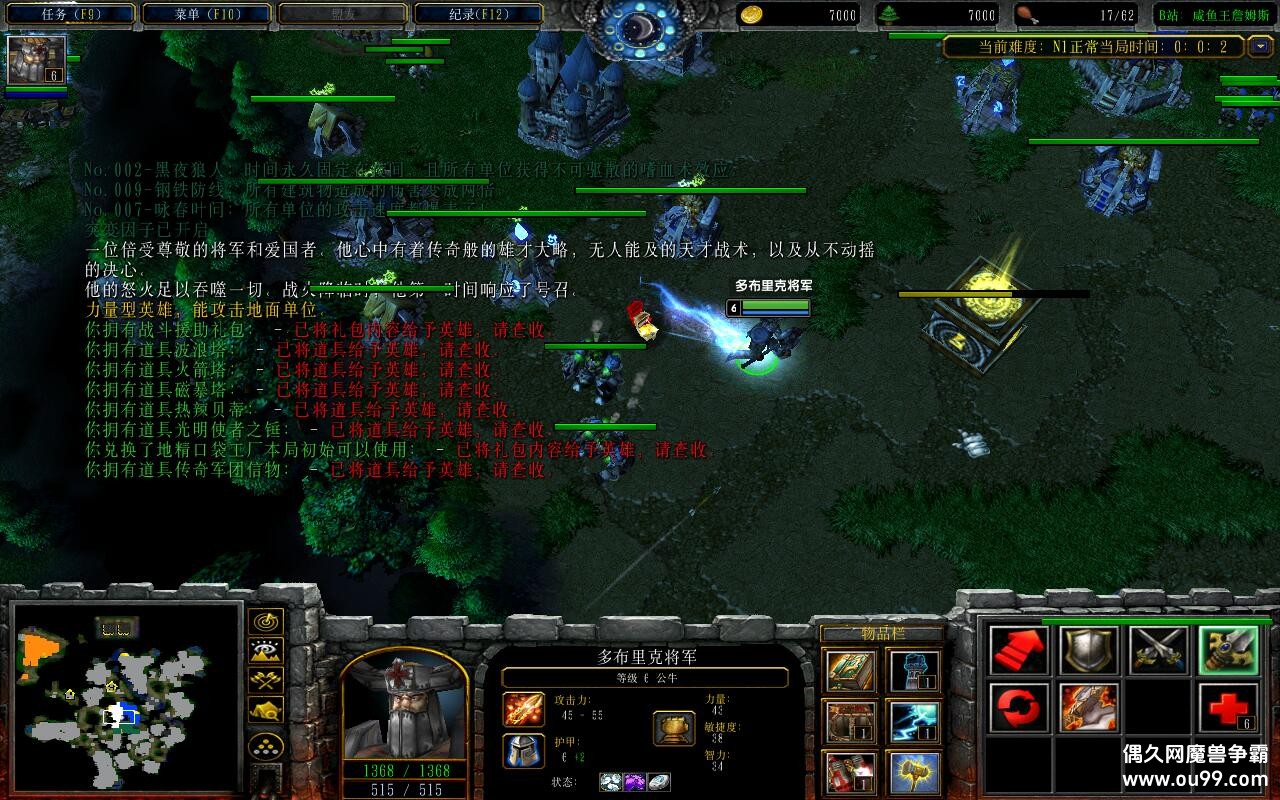Toggle minimap ally color mode (crossed axes)
Image resolution: width=1280 pixels, height=800 pixels.
[x=265, y=681]
